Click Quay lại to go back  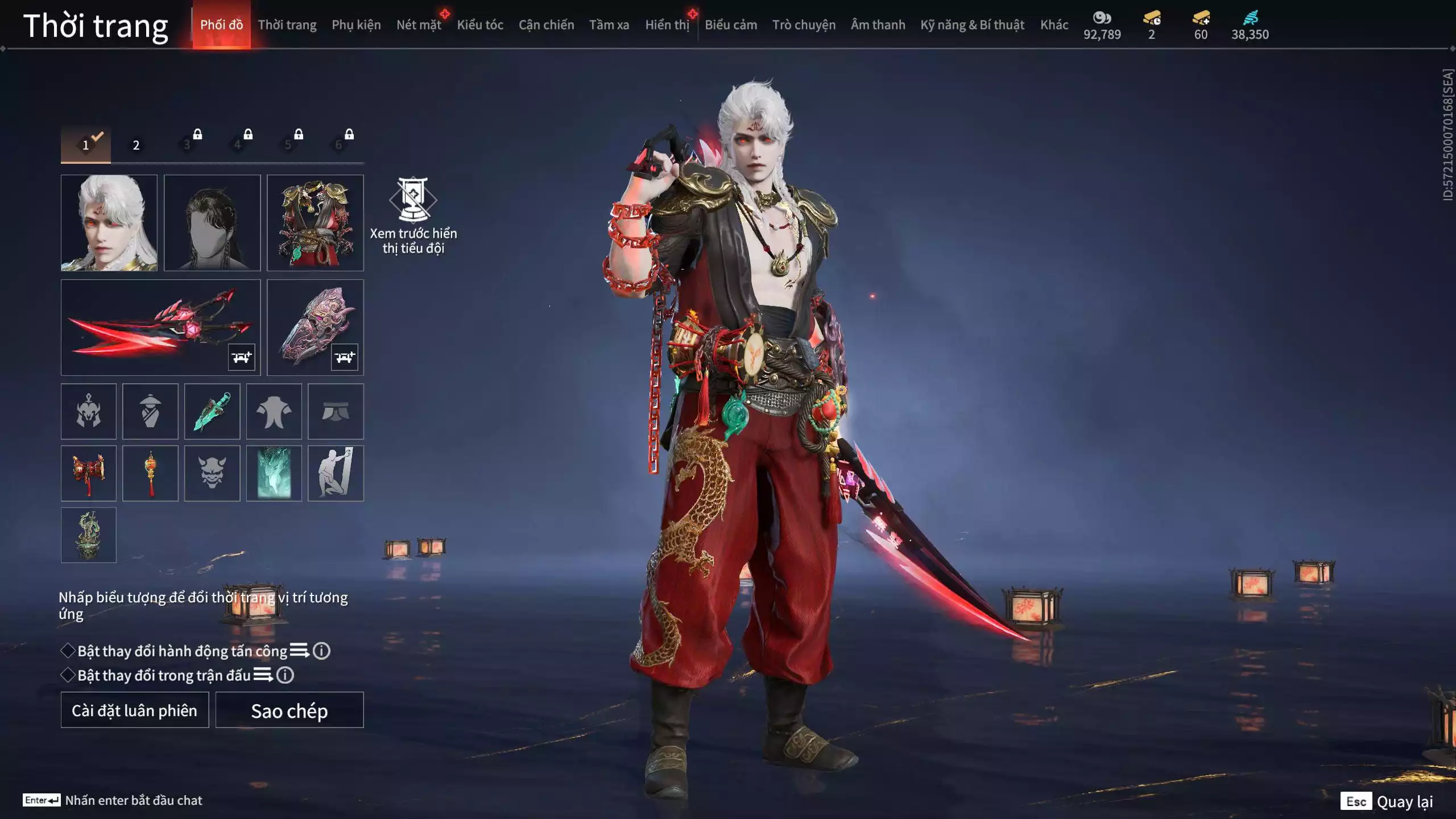[x=1404, y=801]
